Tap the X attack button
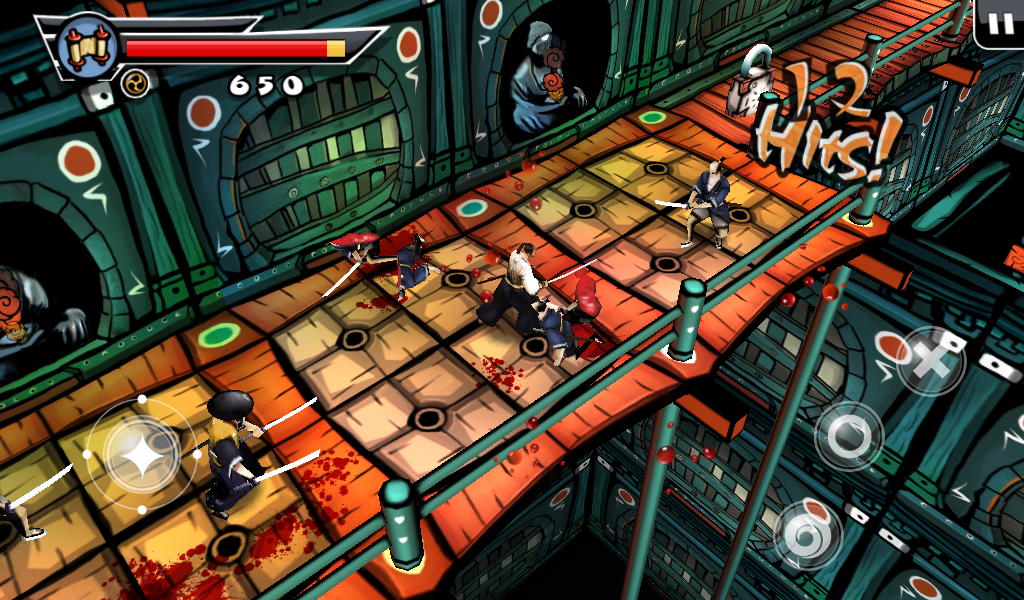 click(930, 361)
